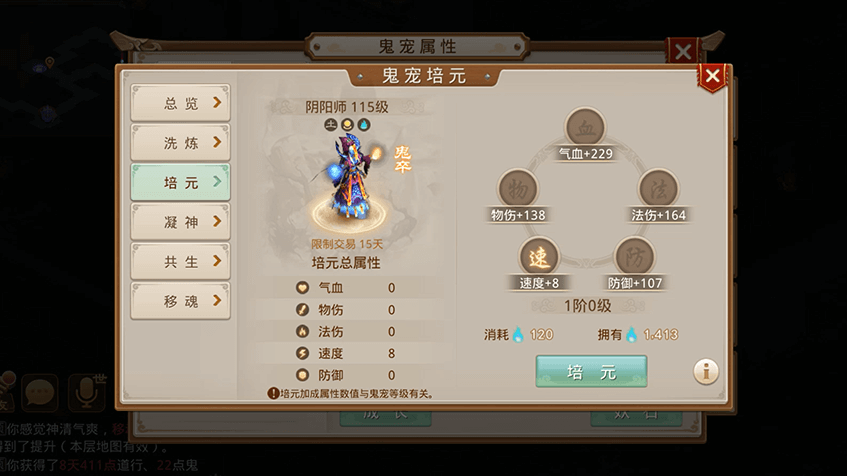This screenshot has height=476, width=847.
Task: Open the 共生 tab
Action: (x=180, y=262)
